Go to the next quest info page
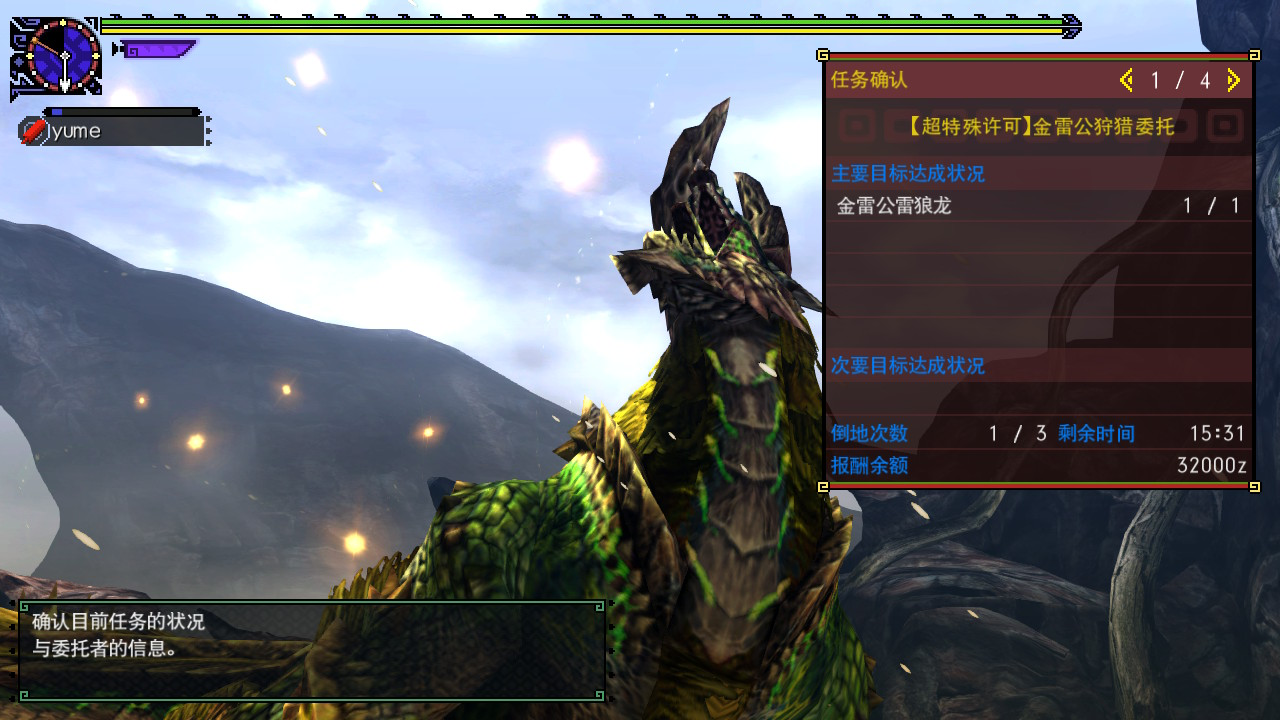 click(x=1233, y=81)
